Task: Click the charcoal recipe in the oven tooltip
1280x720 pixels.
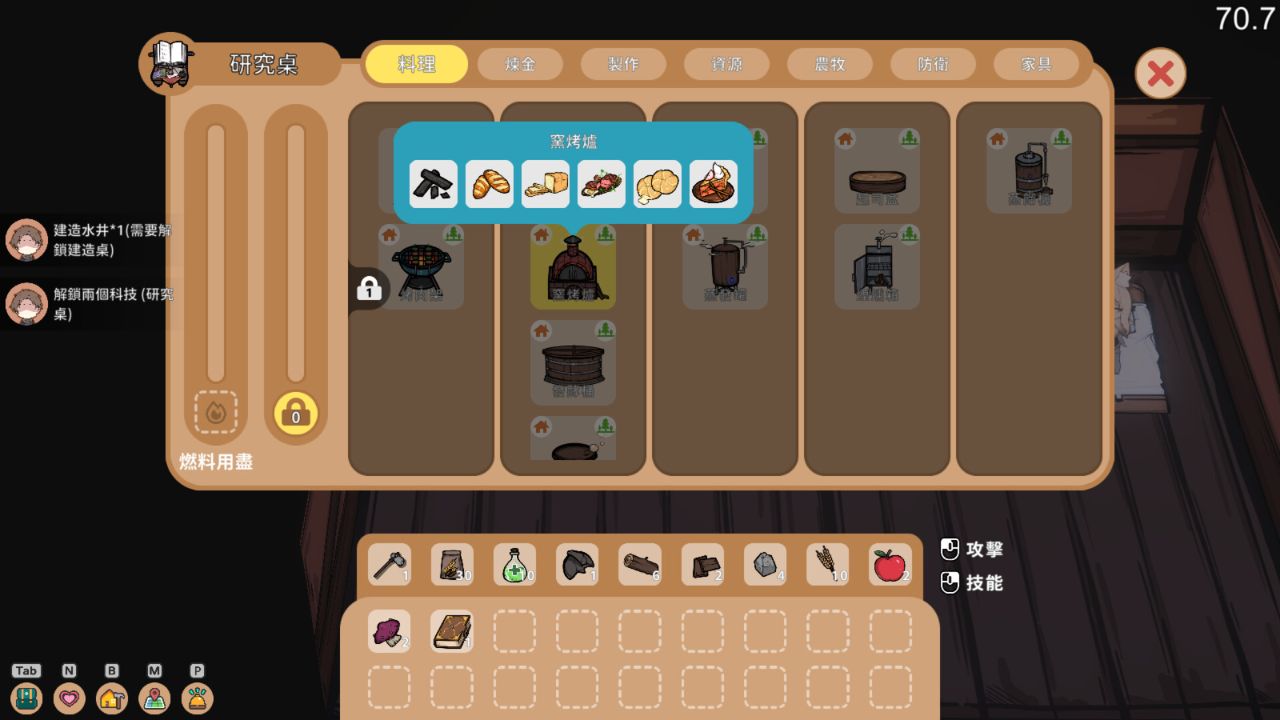Action: [433, 184]
